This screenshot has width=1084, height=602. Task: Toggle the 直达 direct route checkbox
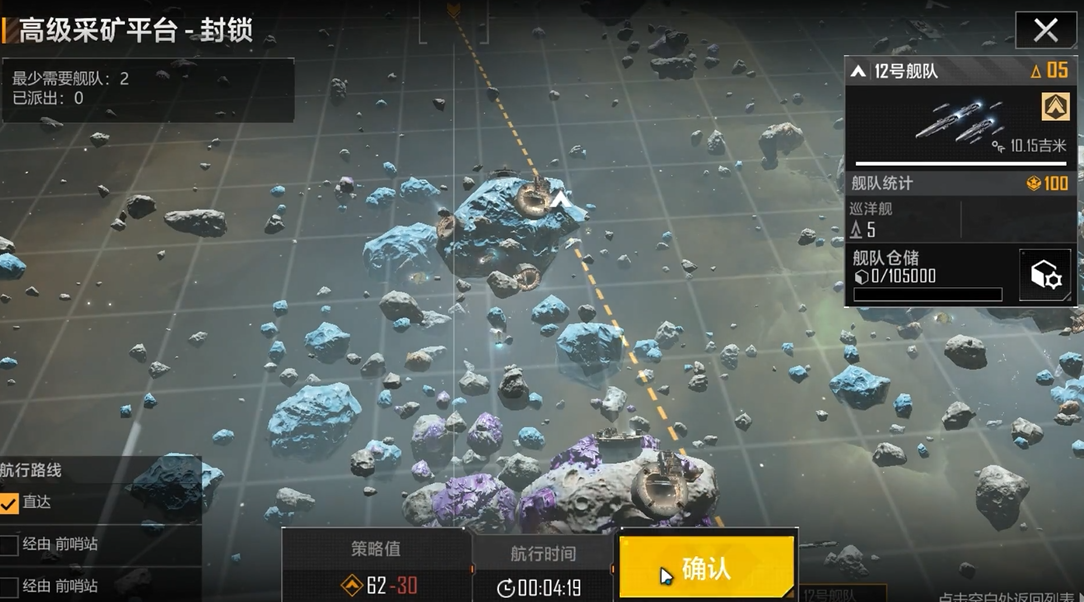(10, 503)
